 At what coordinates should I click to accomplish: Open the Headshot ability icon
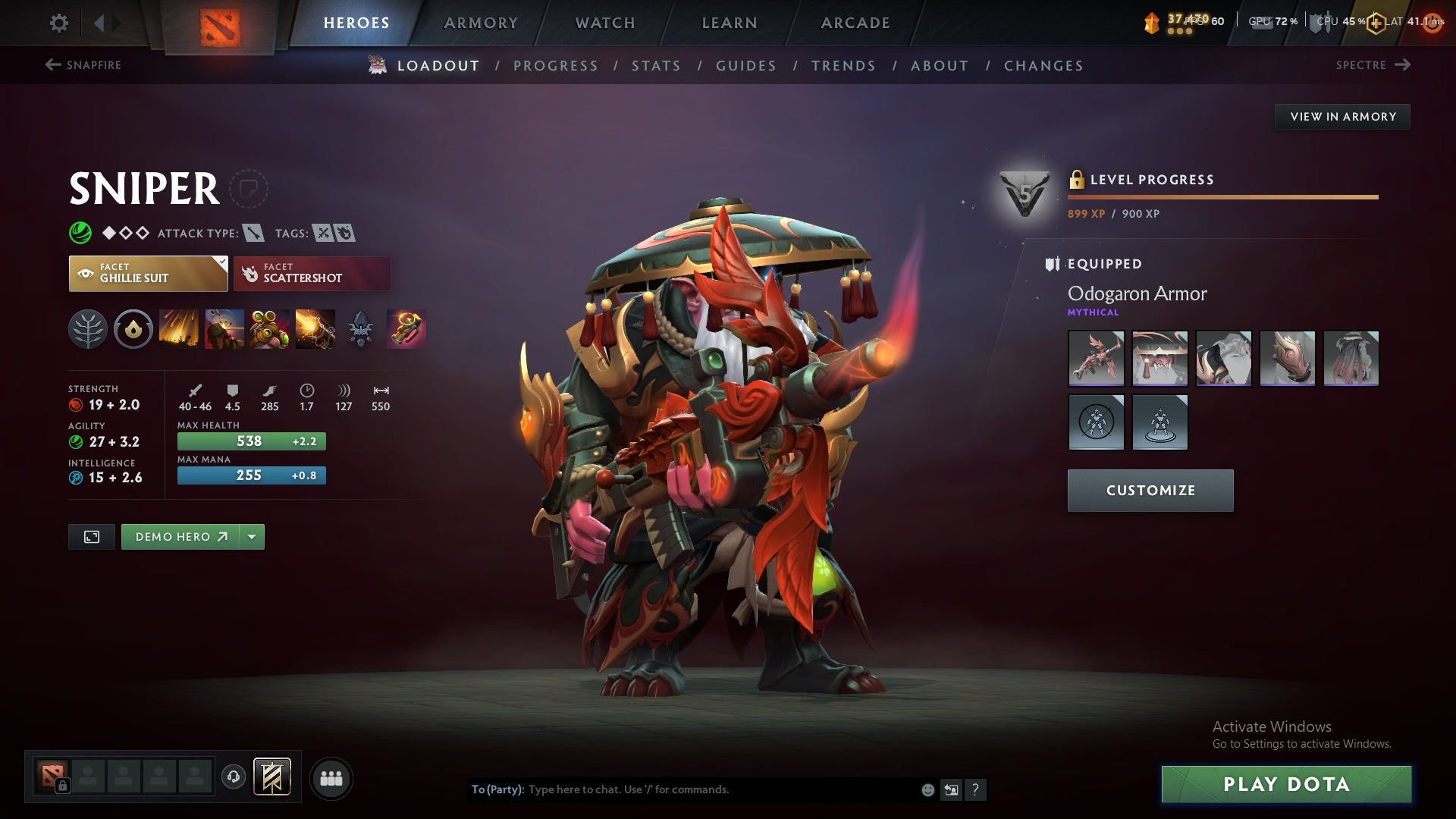[225, 329]
